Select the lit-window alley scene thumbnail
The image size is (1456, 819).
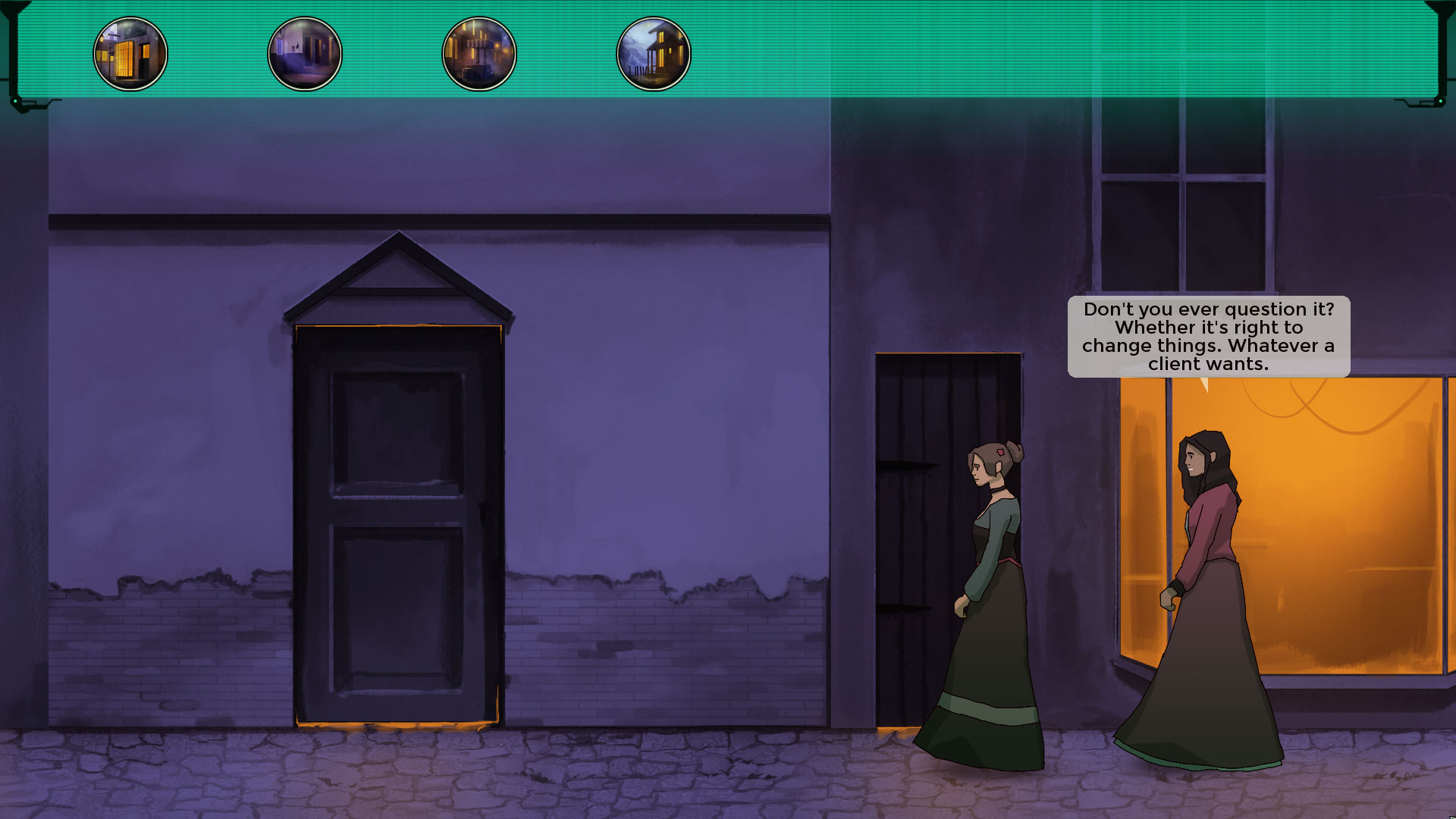(x=130, y=54)
